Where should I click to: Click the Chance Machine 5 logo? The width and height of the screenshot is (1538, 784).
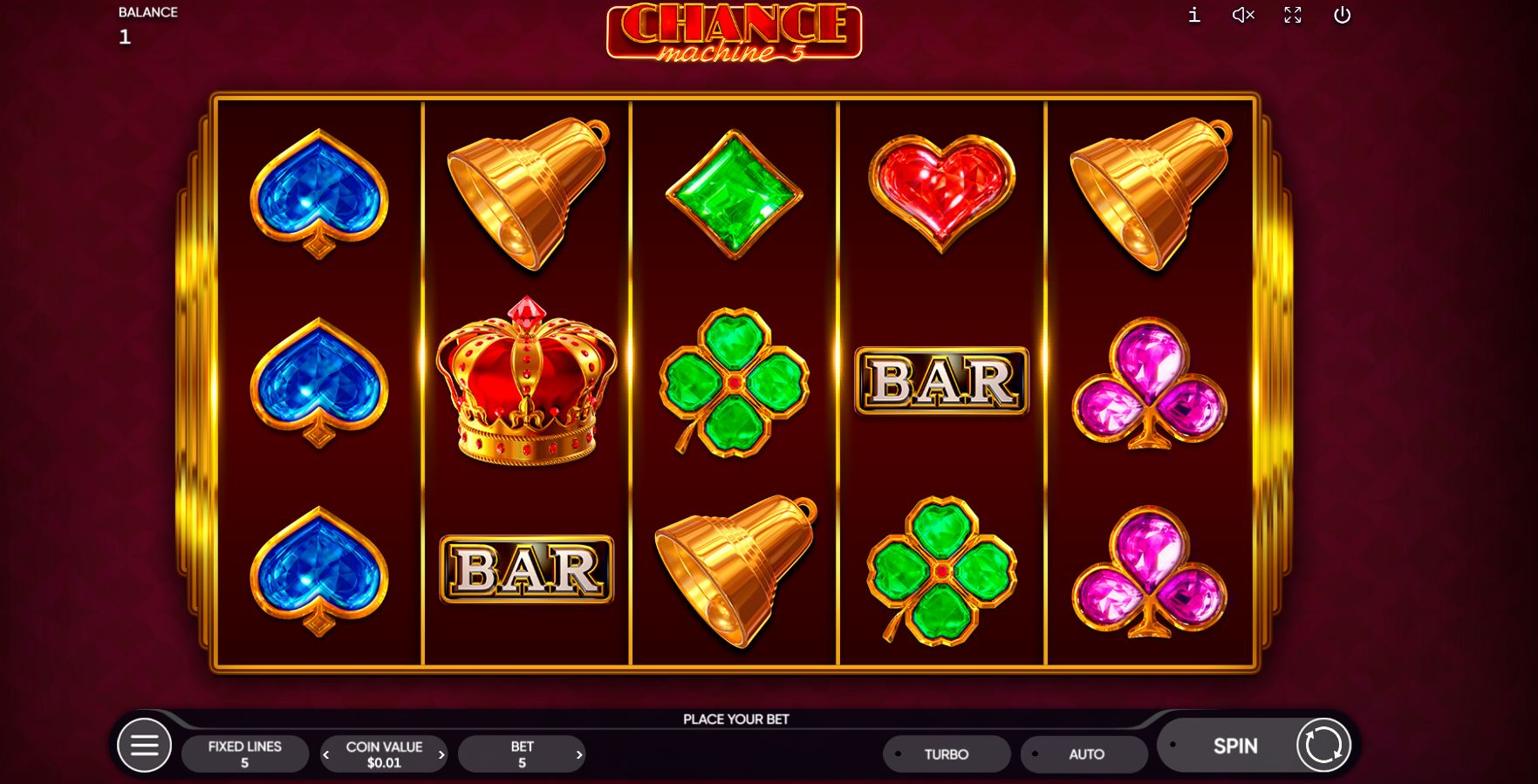tap(733, 33)
